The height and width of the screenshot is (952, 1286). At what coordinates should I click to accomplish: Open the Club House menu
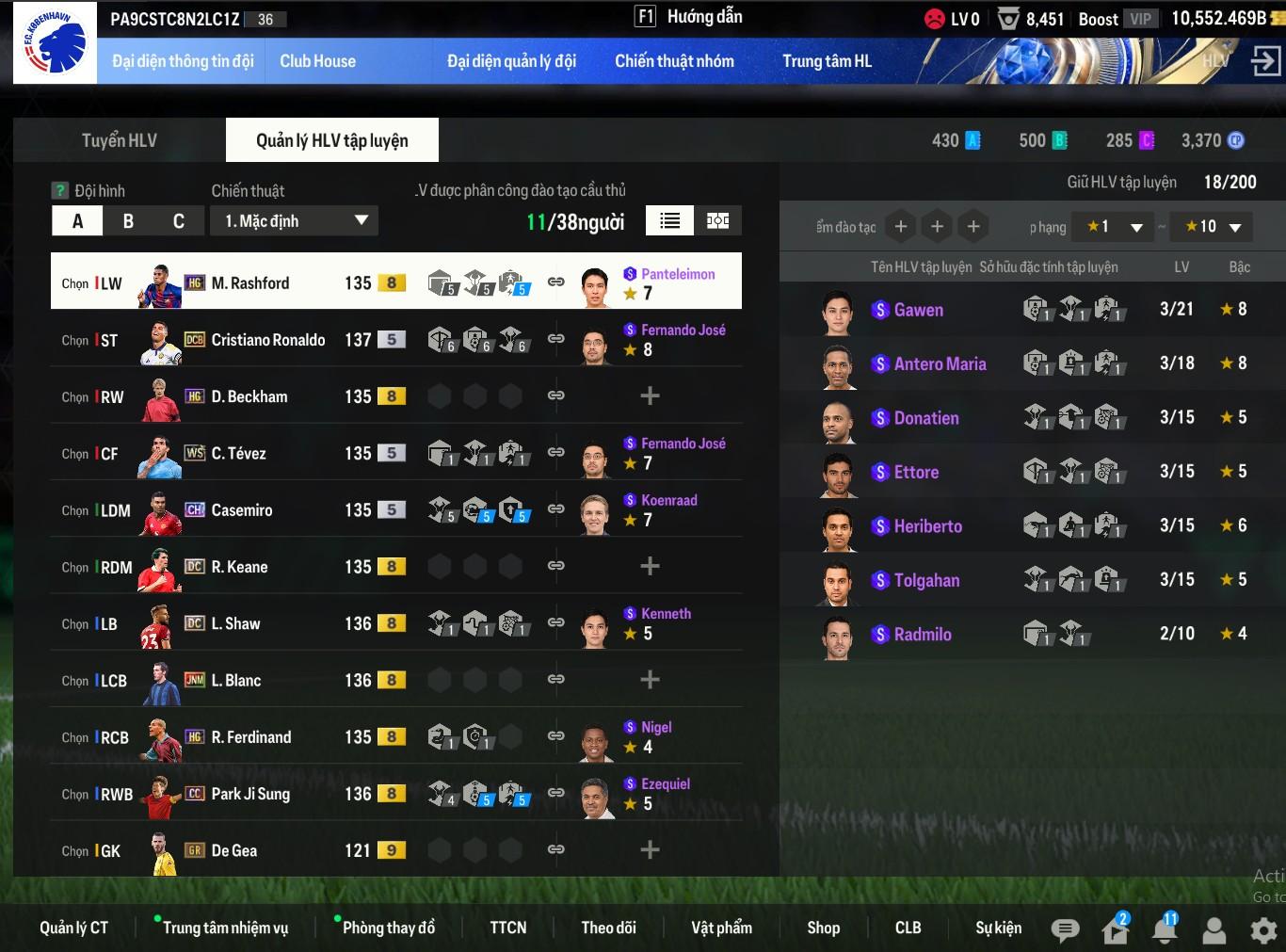point(317,61)
